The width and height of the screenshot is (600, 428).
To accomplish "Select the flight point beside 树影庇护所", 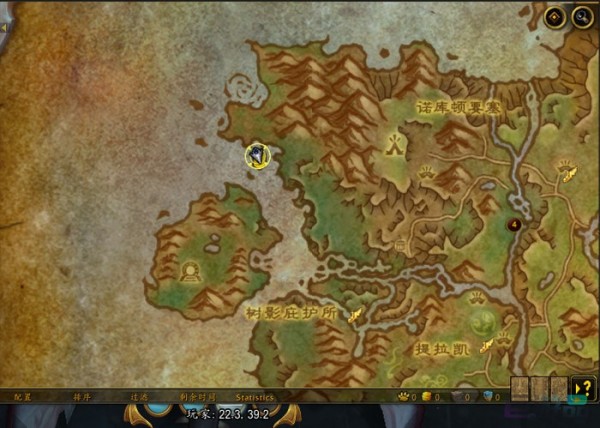I will 354,314.
